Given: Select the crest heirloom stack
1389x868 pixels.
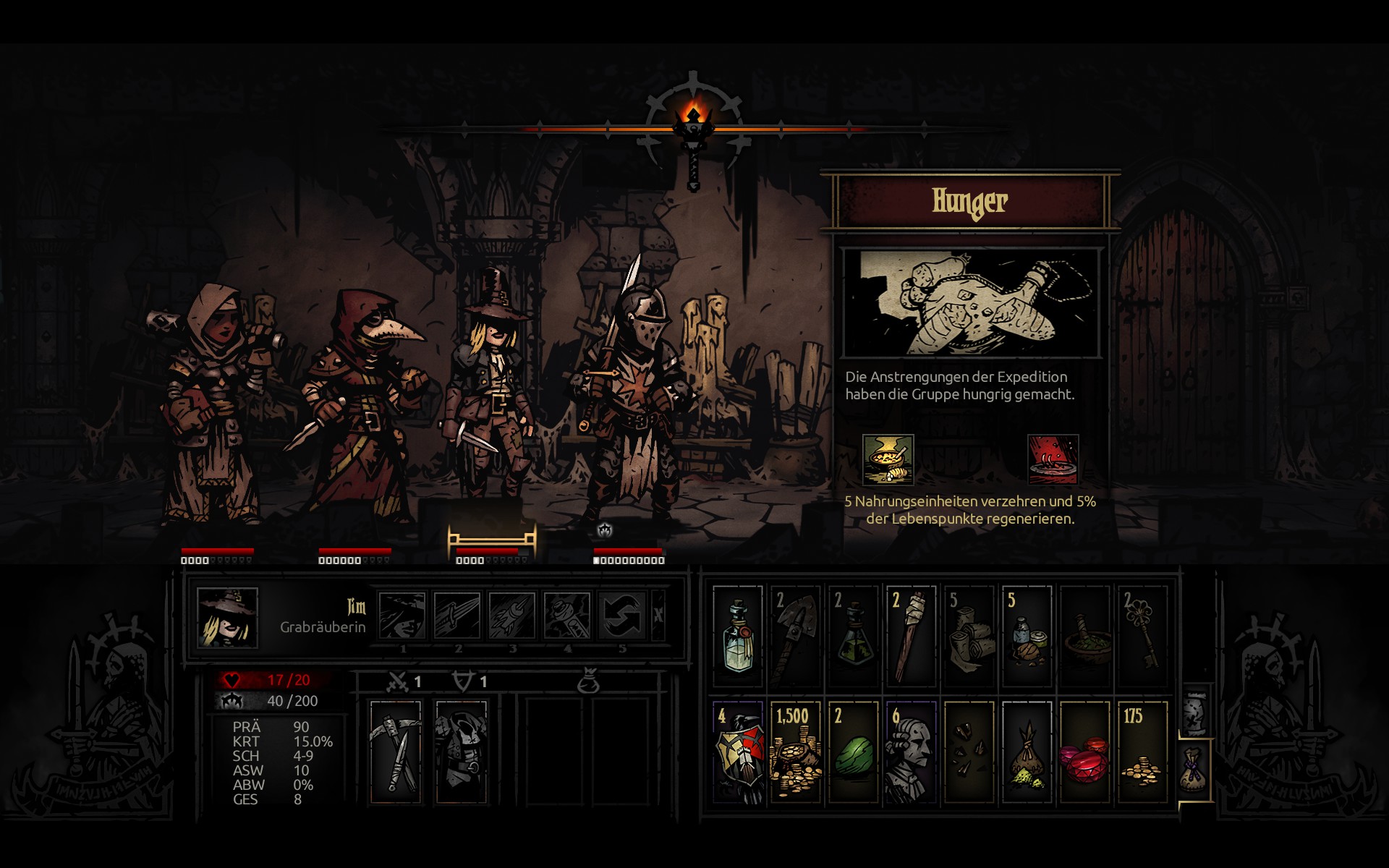Looking at the screenshot, I should click(737, 752).
